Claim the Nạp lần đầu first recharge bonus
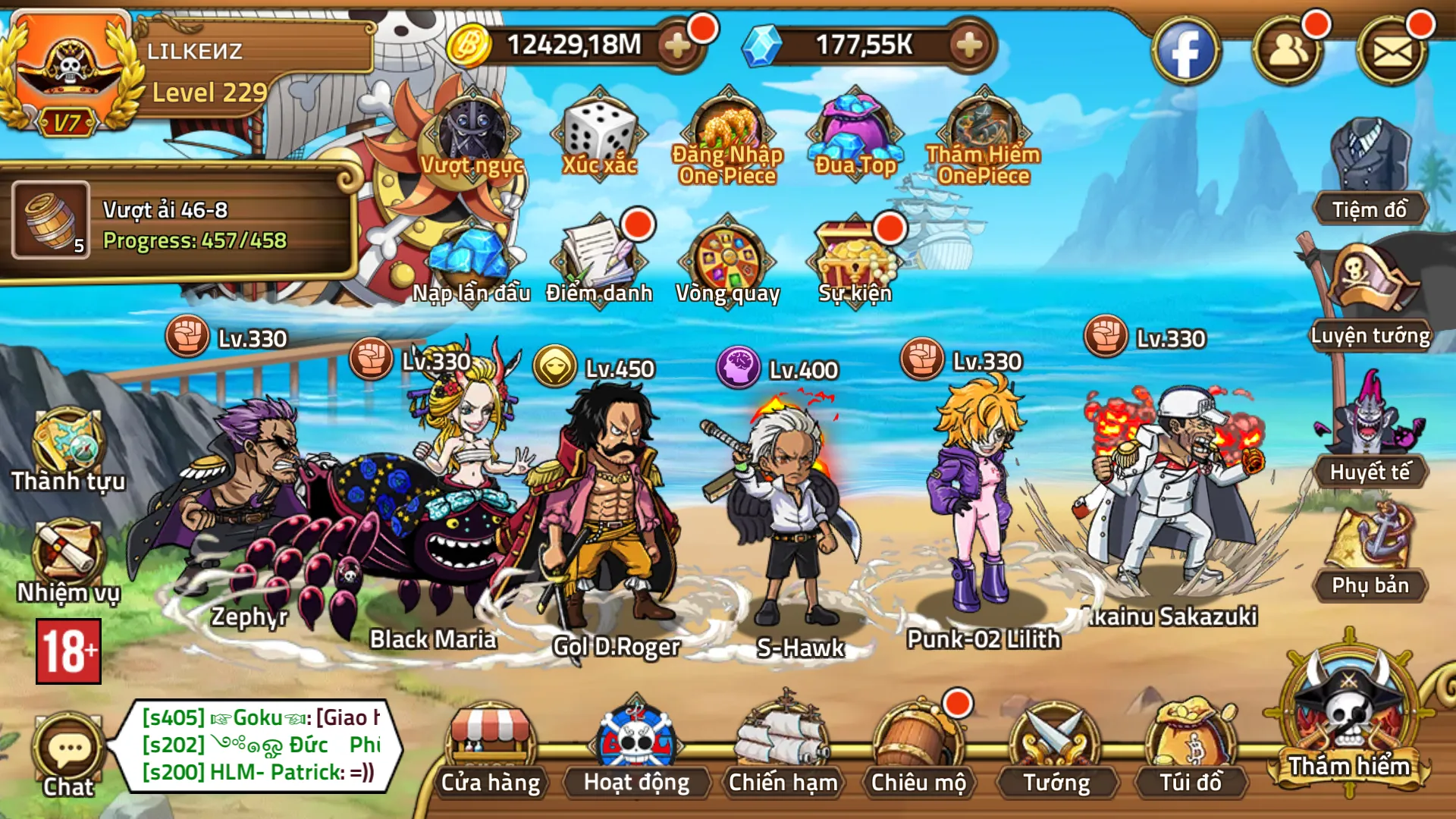Screen dimensions: 1456x819 470,258
